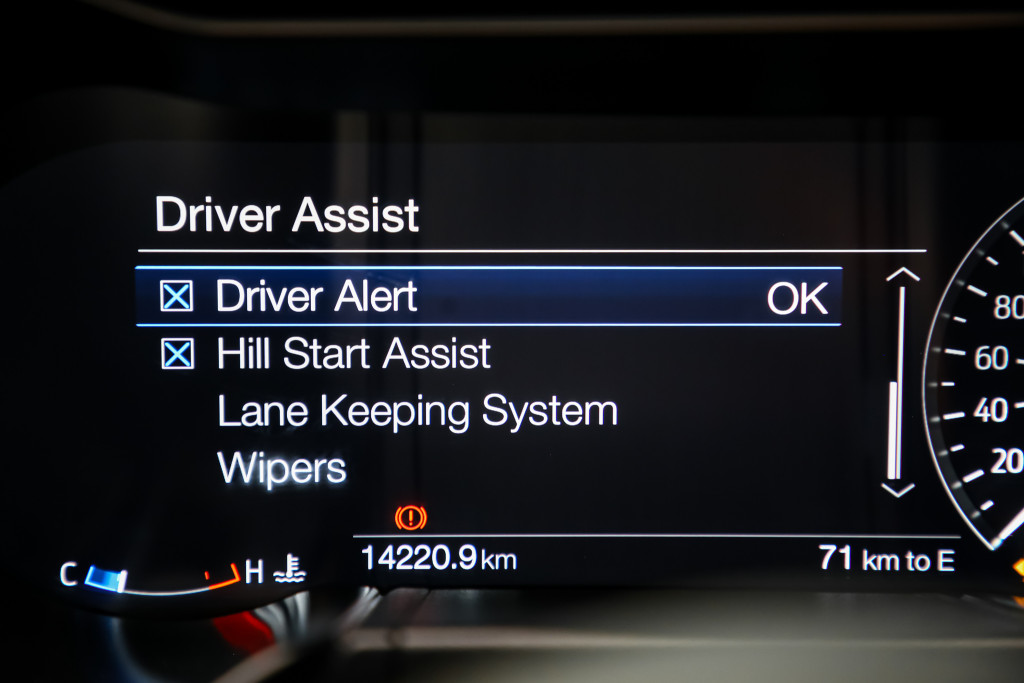Click the scroll down arrow
The width and height of the screenshot is (1024, 683).
898,489
